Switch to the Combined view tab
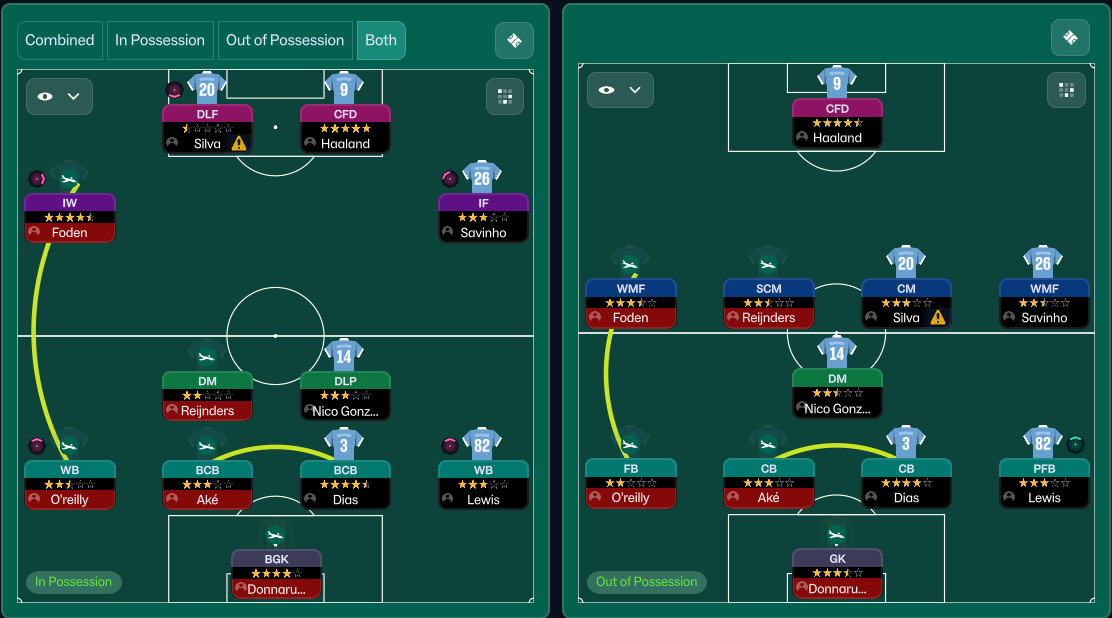The image size is (1112, 618). pyautogui.click(x=60, y=41)
